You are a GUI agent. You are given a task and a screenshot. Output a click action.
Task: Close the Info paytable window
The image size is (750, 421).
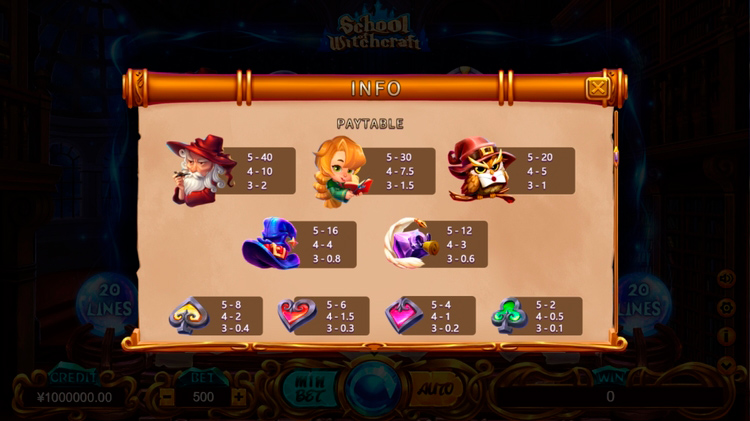pos(598,88)
